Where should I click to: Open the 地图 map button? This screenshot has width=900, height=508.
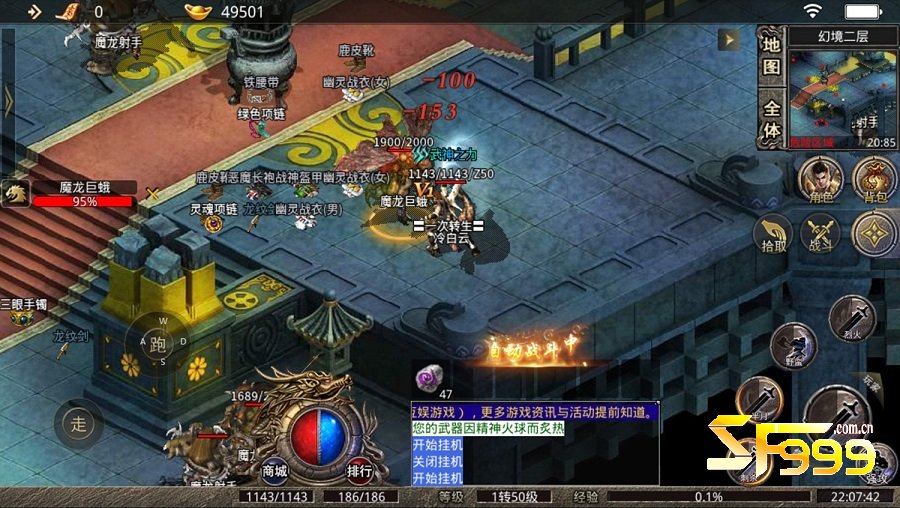click(x=771, y=56)
